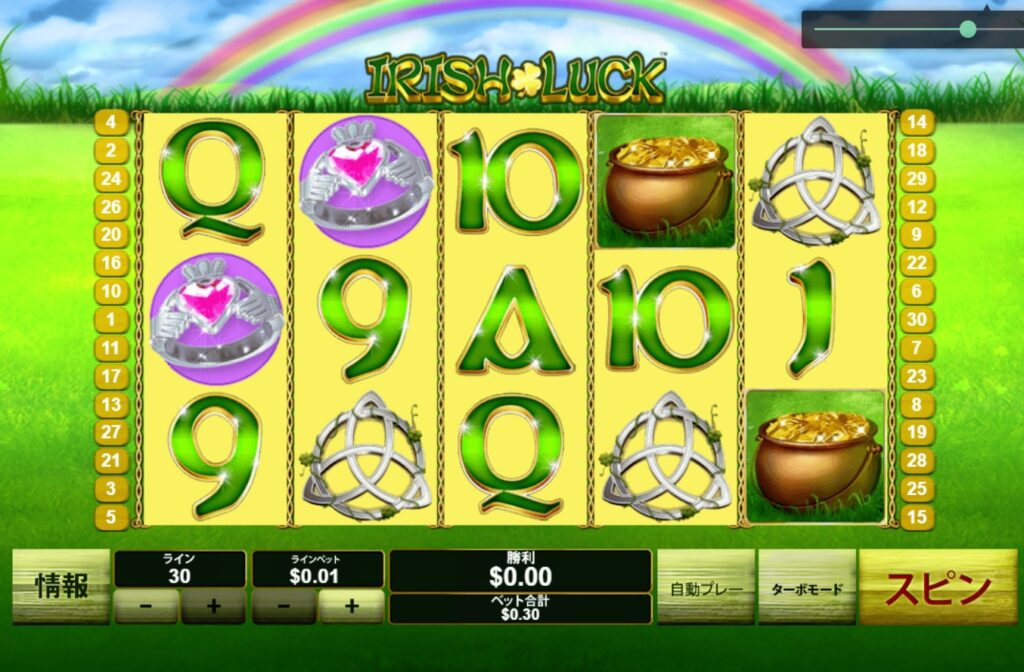This screenshot has width=1024, height=672.
Task: Open the 情報 info panel
Action: coord(61,588)
